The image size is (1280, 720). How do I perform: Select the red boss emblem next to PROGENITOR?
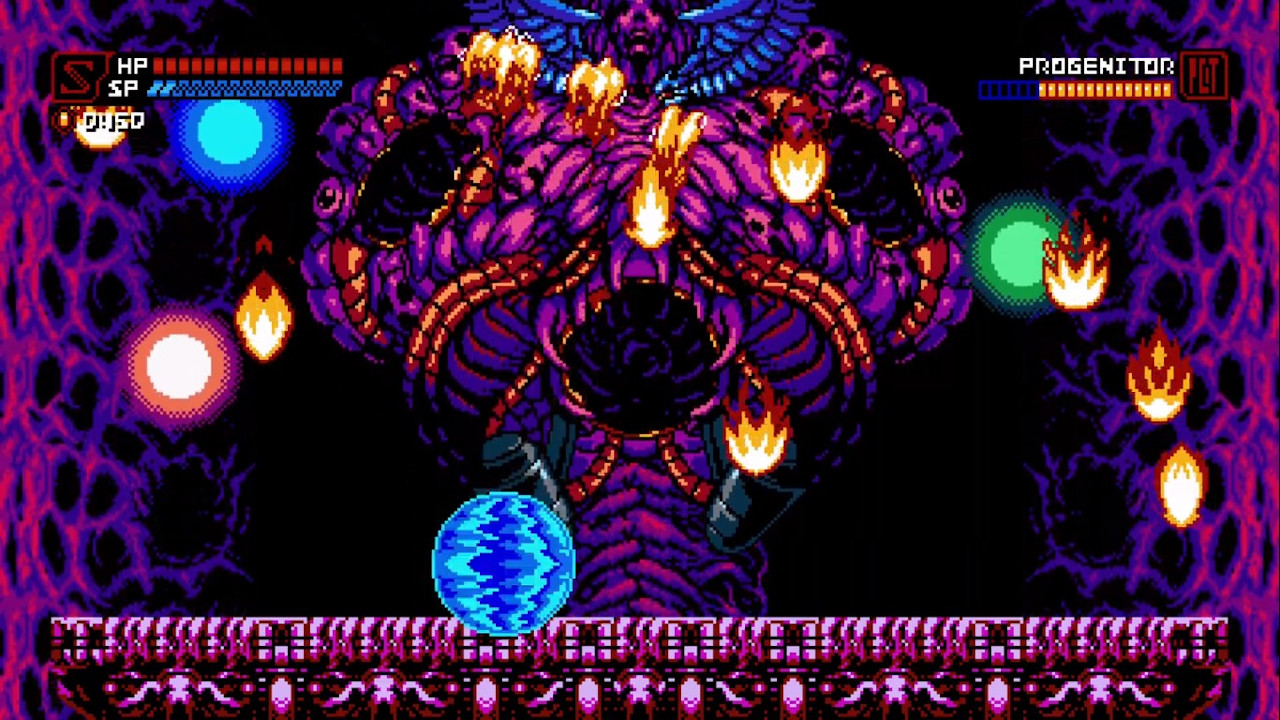tap(1204, 75)
